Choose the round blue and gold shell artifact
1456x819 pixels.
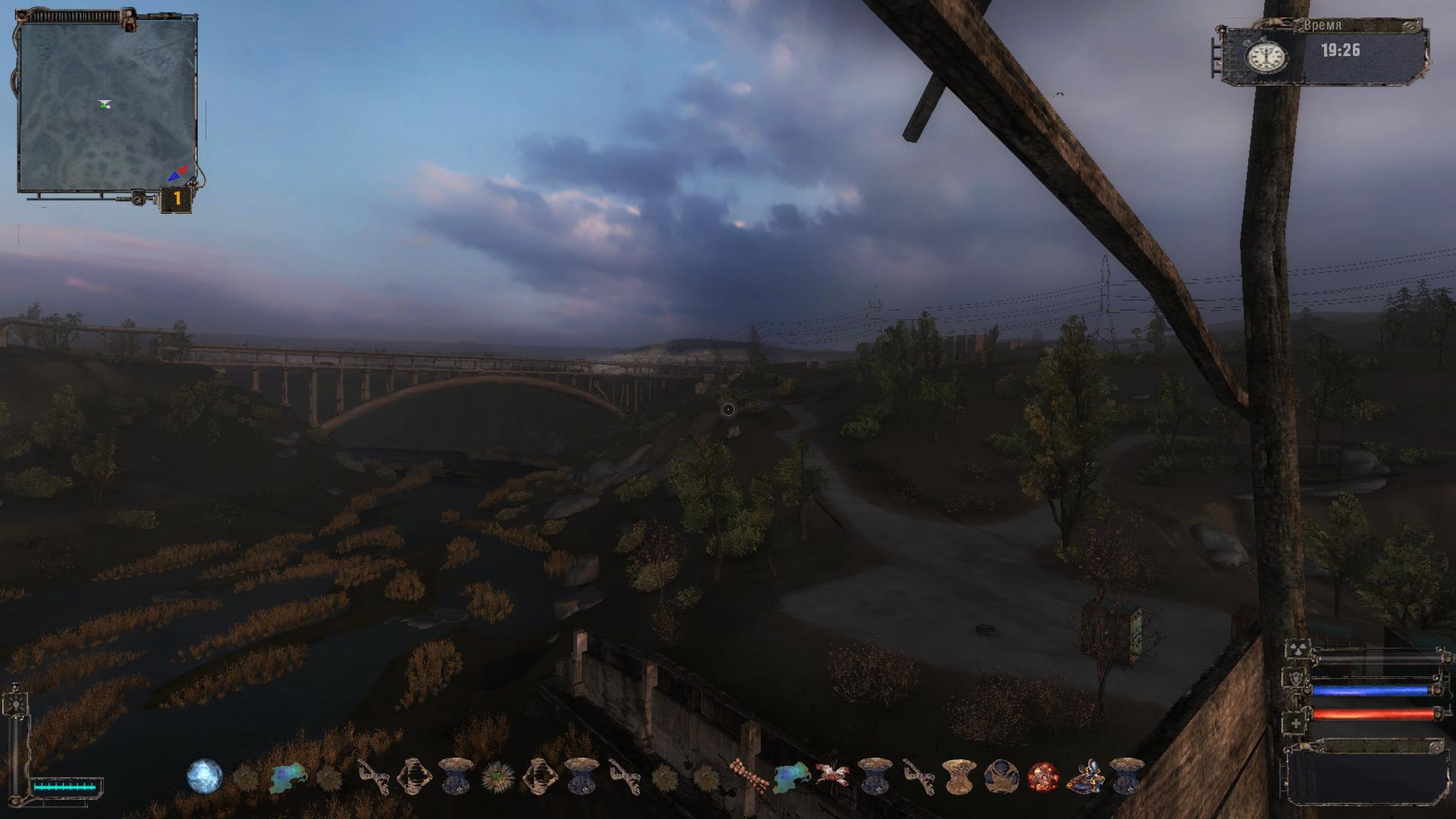pyautogui.click(x=1000, y=777)
